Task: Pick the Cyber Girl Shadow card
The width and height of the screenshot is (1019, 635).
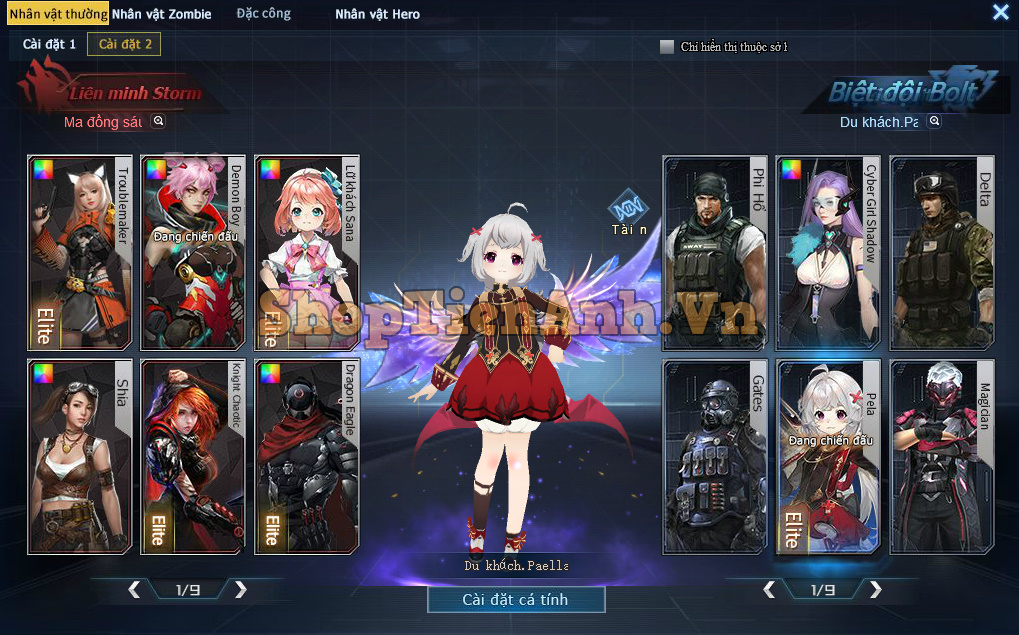Action: point(829,251)
